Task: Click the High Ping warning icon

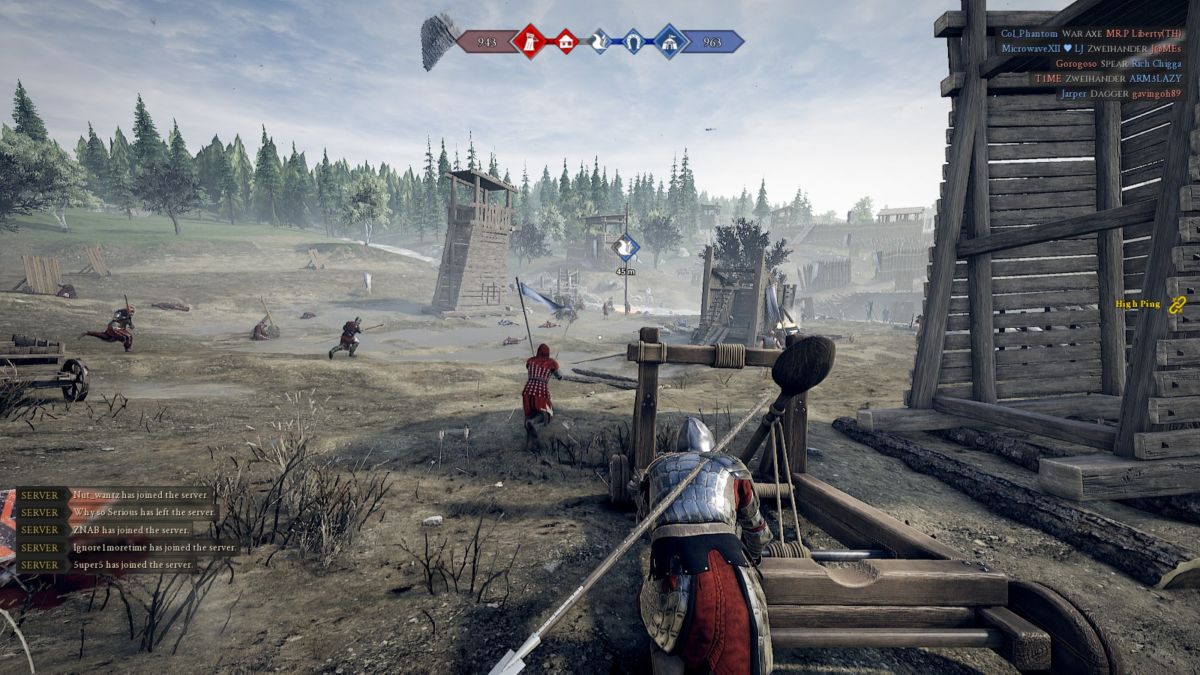Action: pyautogui.click(x=1177, y=304)
